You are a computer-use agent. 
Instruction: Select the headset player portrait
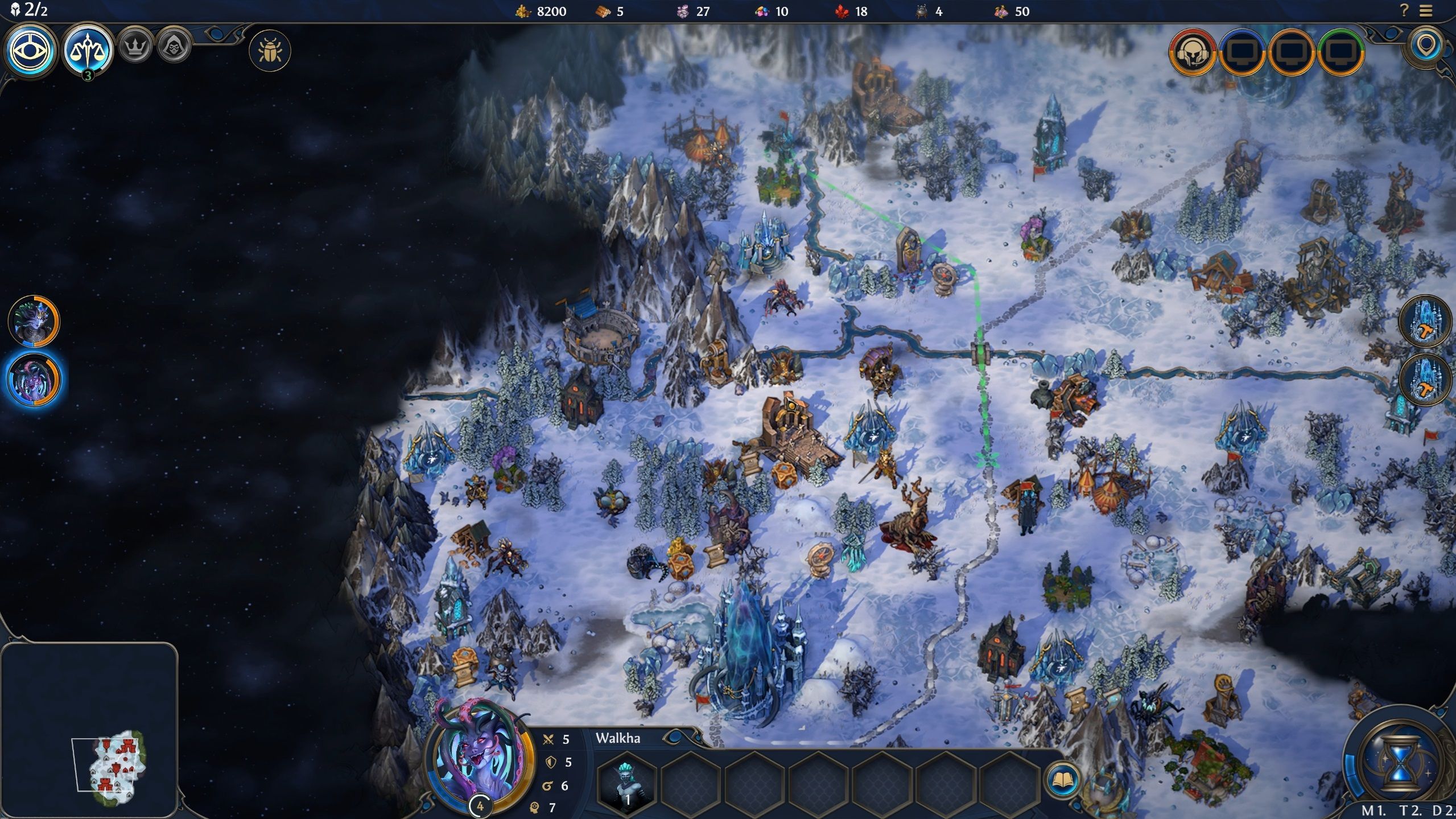1192,53
